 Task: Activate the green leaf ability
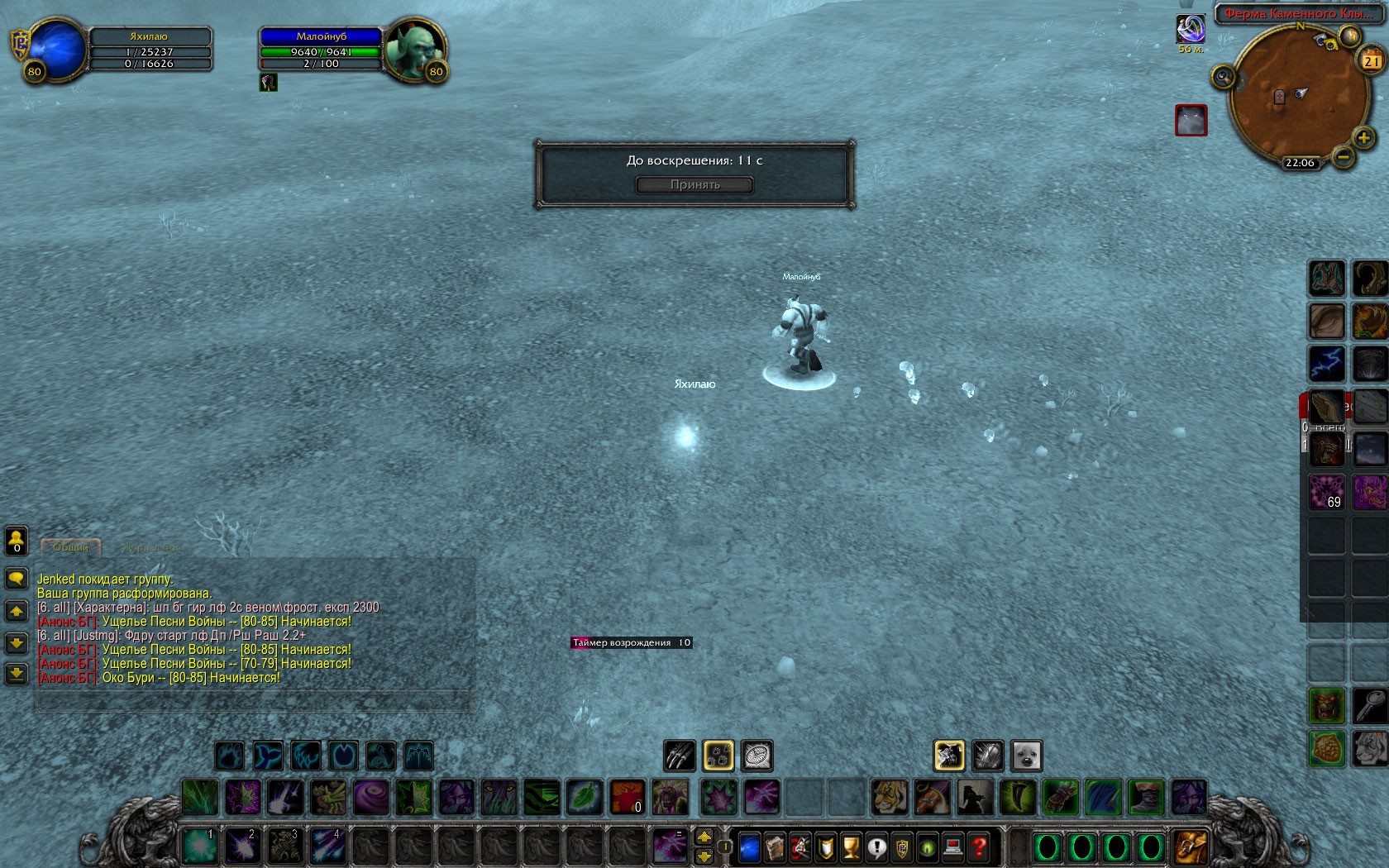(584, 797)
